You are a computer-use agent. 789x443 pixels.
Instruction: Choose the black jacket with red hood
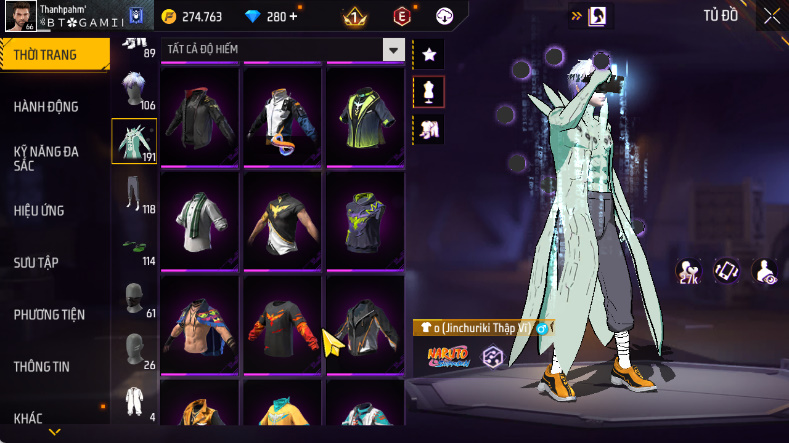point(199,114)
